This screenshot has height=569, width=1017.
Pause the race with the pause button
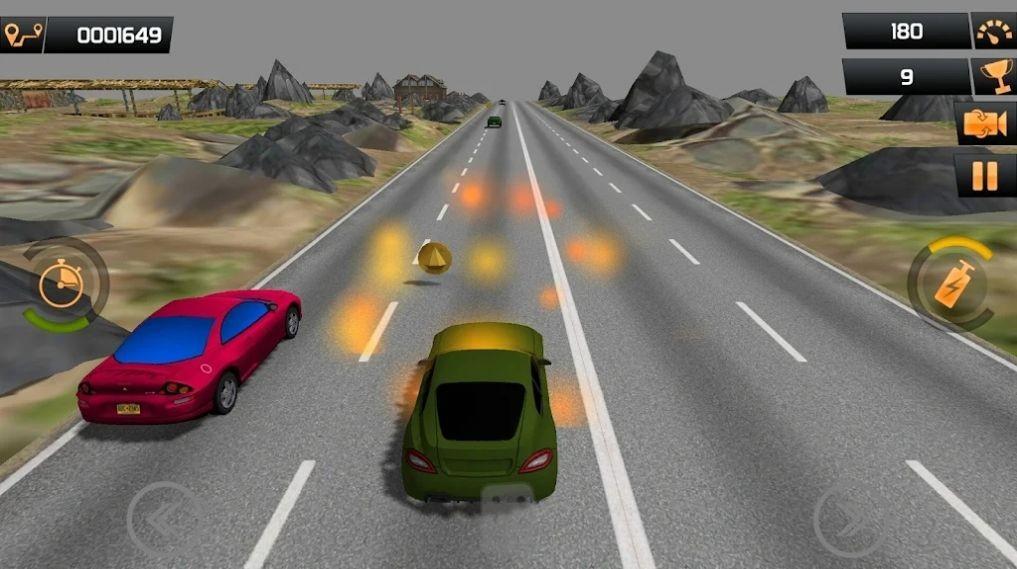click(x=985, y=176)
